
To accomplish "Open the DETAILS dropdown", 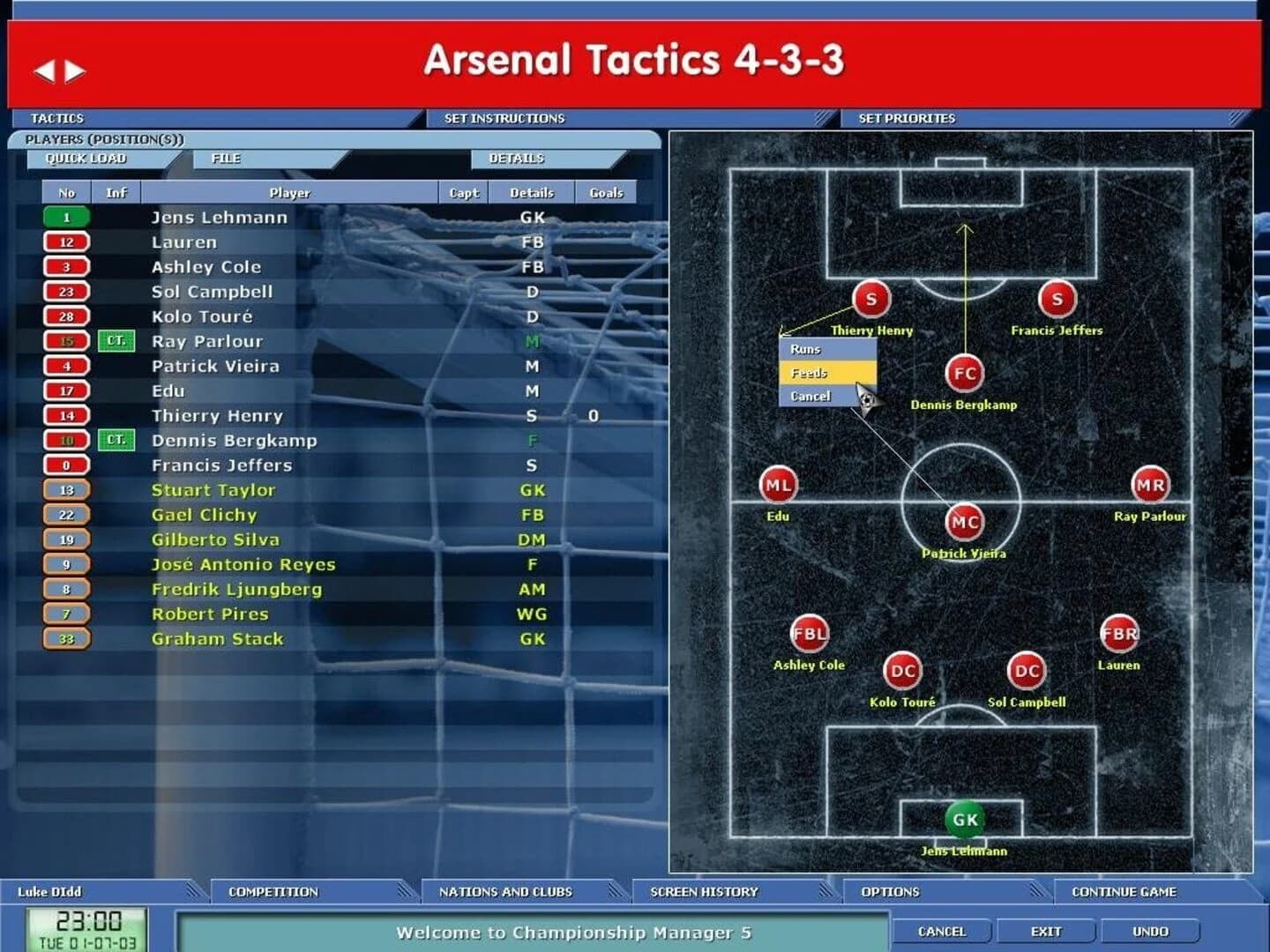I will click(517, 159).
